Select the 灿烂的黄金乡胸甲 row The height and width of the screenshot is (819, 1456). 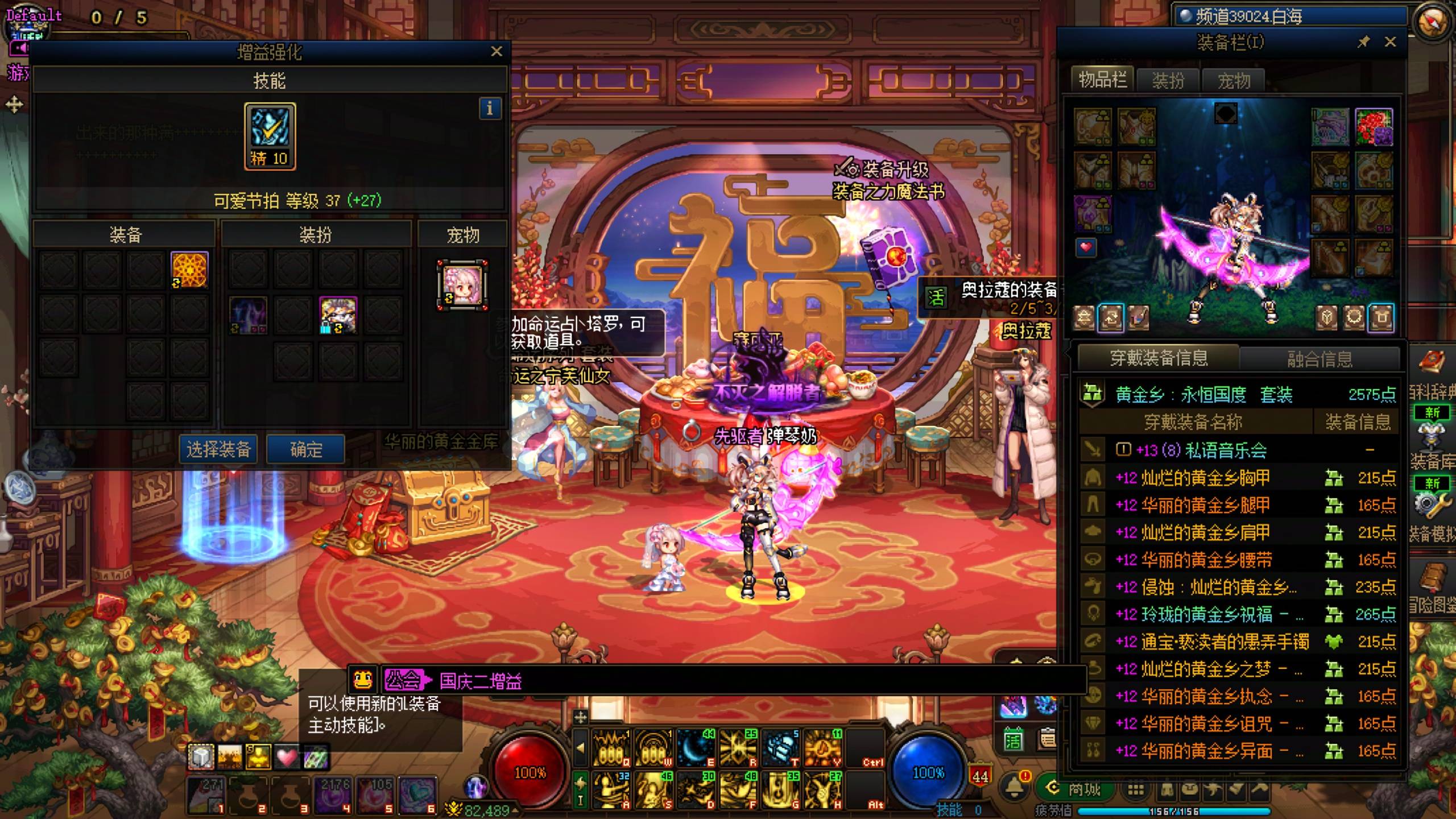1205,478
